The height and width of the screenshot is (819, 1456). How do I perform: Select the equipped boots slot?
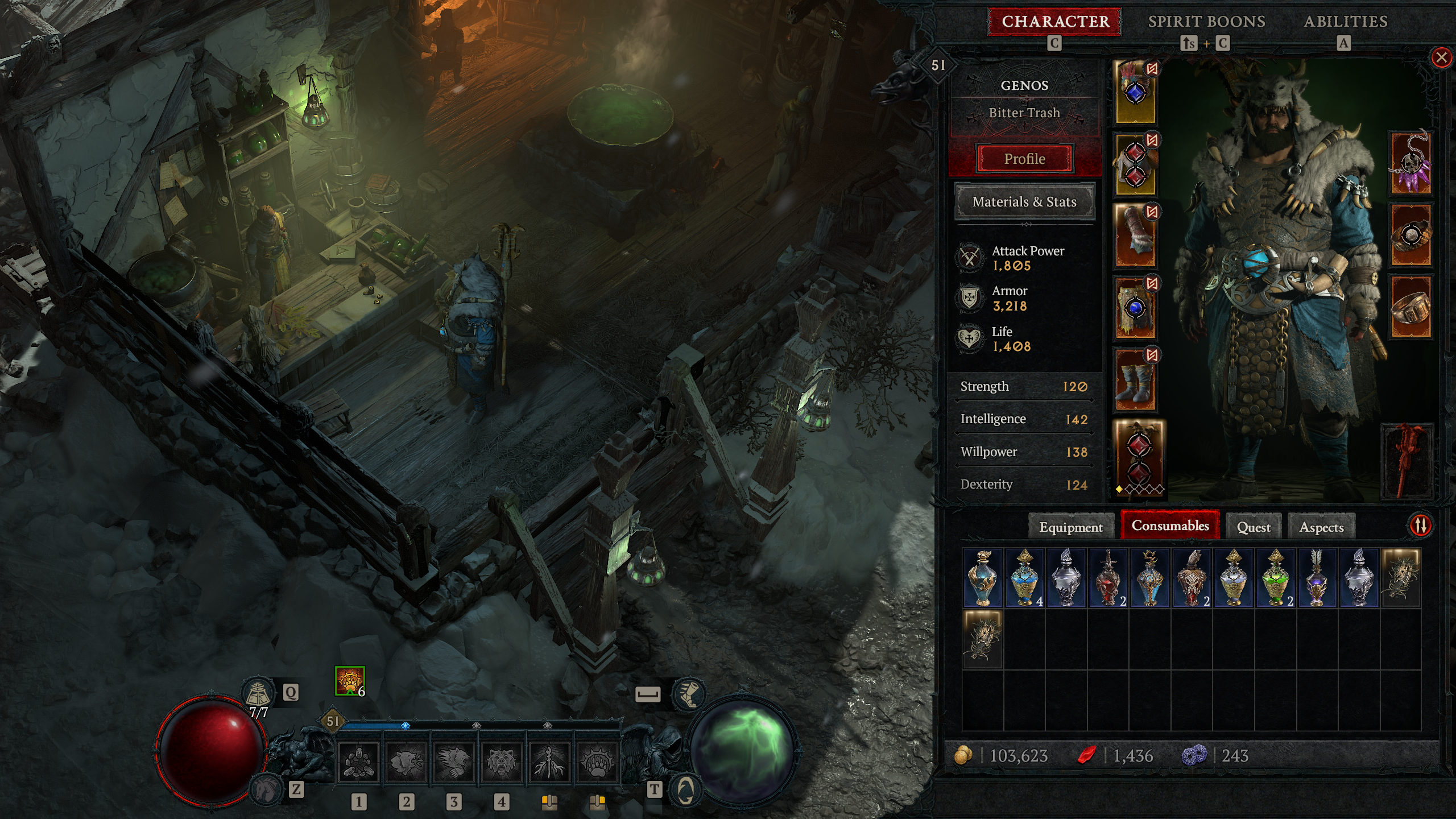pyautogui.click(x=1136, y=379)
